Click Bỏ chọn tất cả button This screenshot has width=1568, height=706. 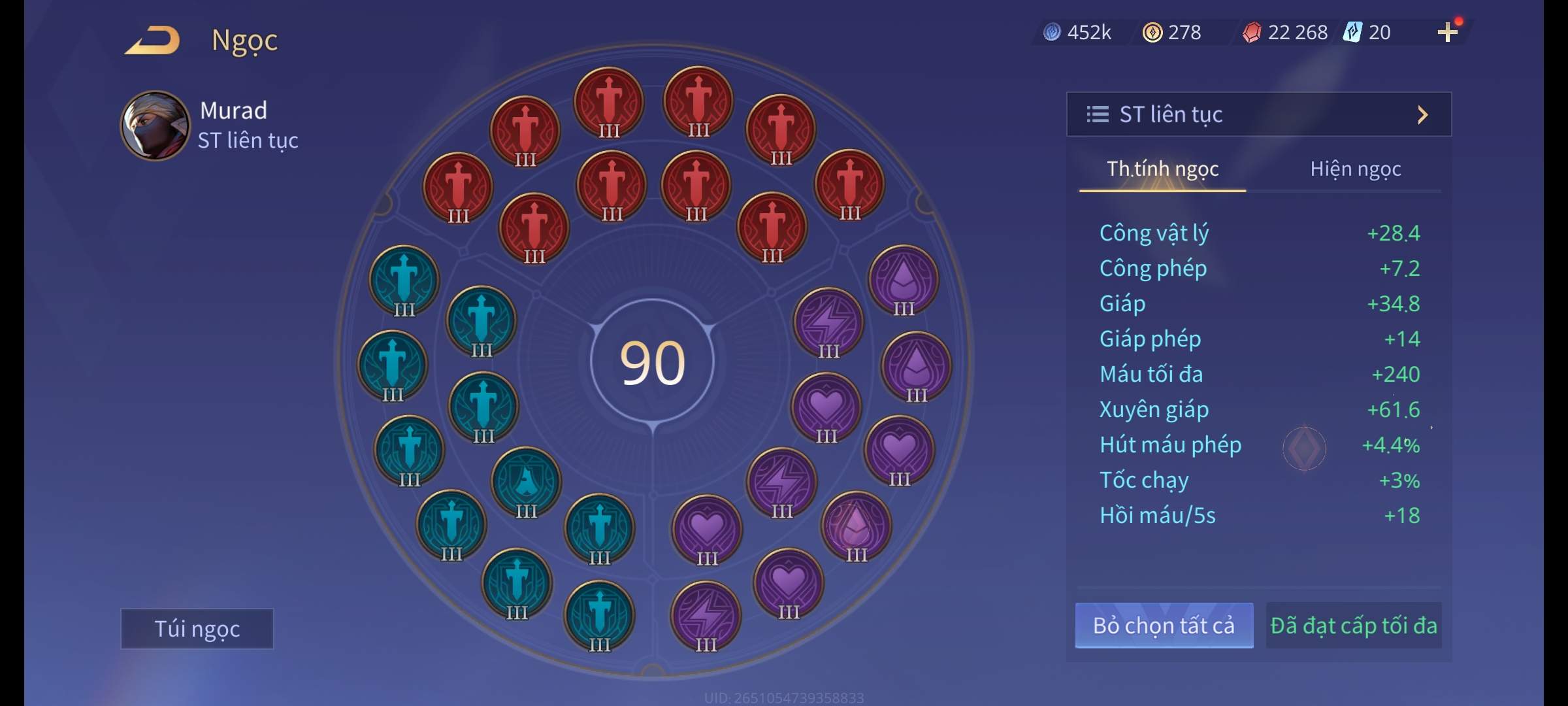(1164, 626)
